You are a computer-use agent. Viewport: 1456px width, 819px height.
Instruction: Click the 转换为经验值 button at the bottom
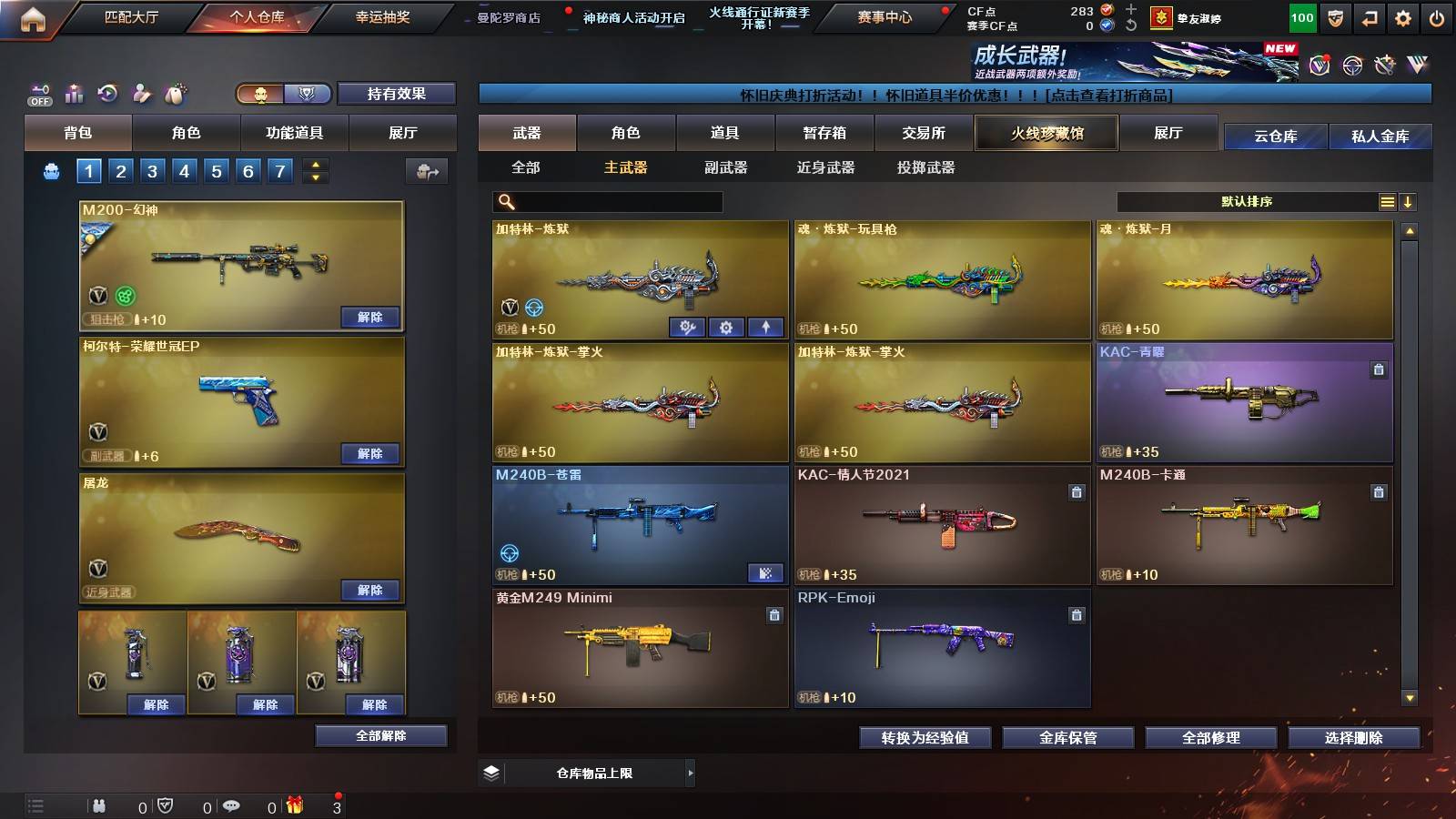pos(925,738)
